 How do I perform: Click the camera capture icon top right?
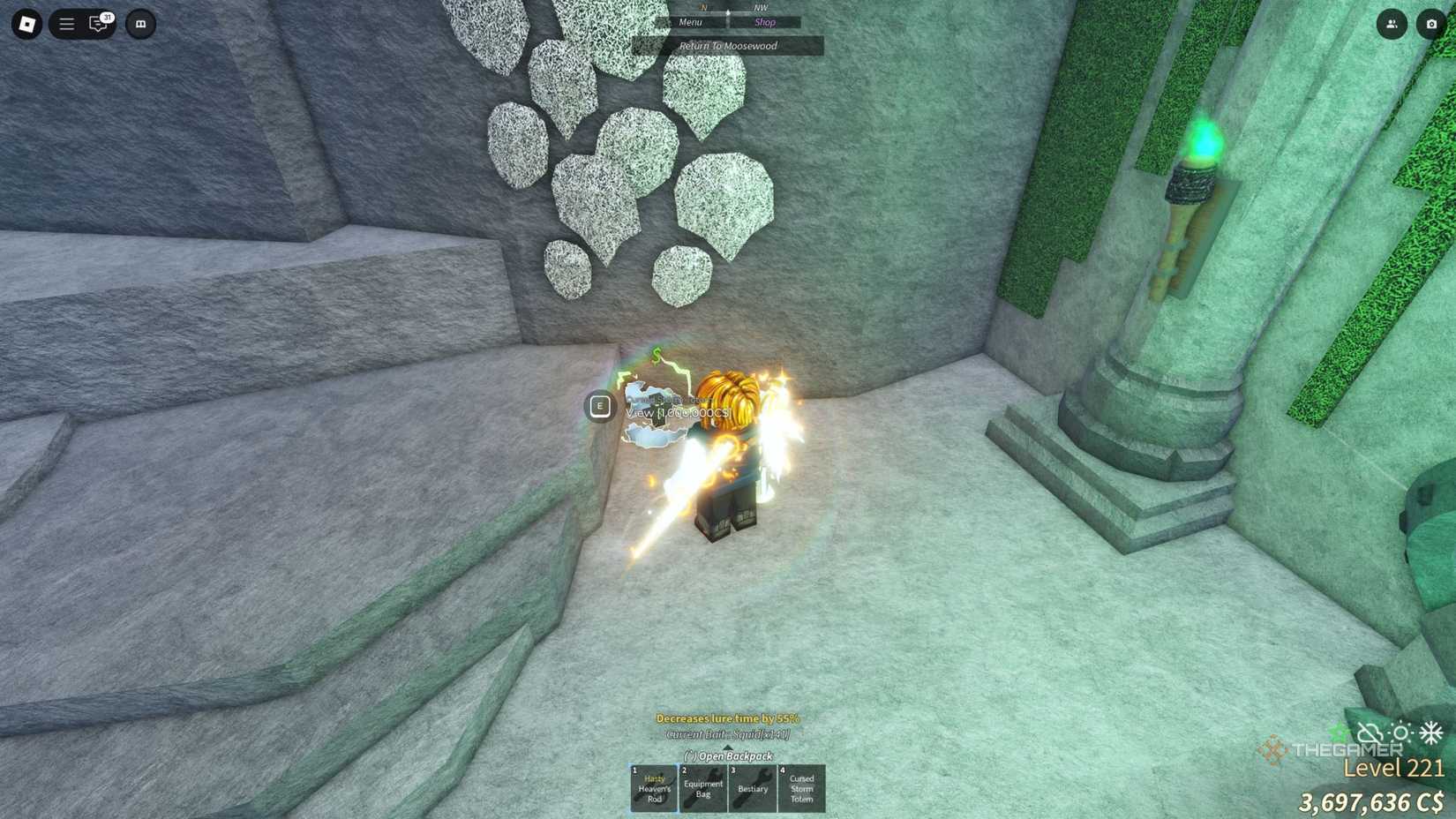click(x=1431, y=24)
